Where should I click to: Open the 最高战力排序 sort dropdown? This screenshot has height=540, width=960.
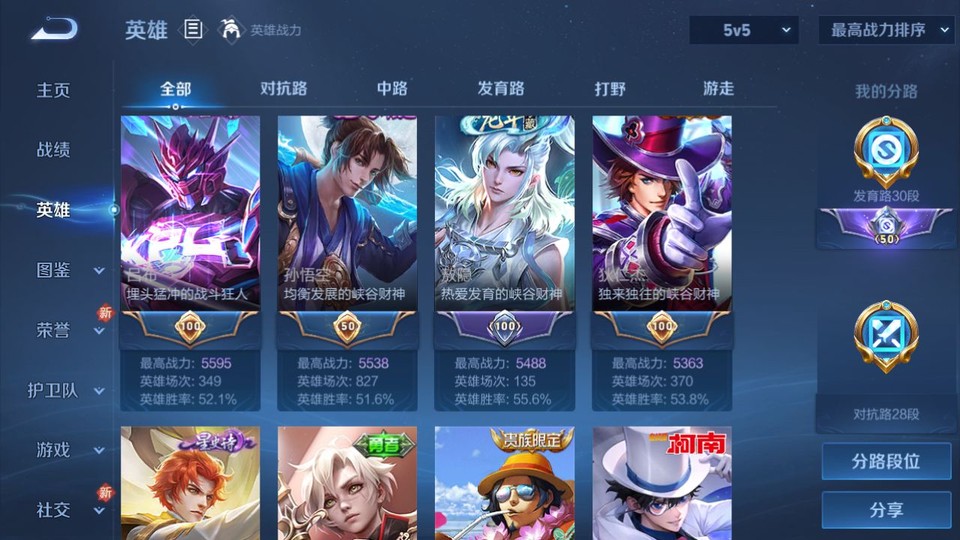tap(886, 30)
